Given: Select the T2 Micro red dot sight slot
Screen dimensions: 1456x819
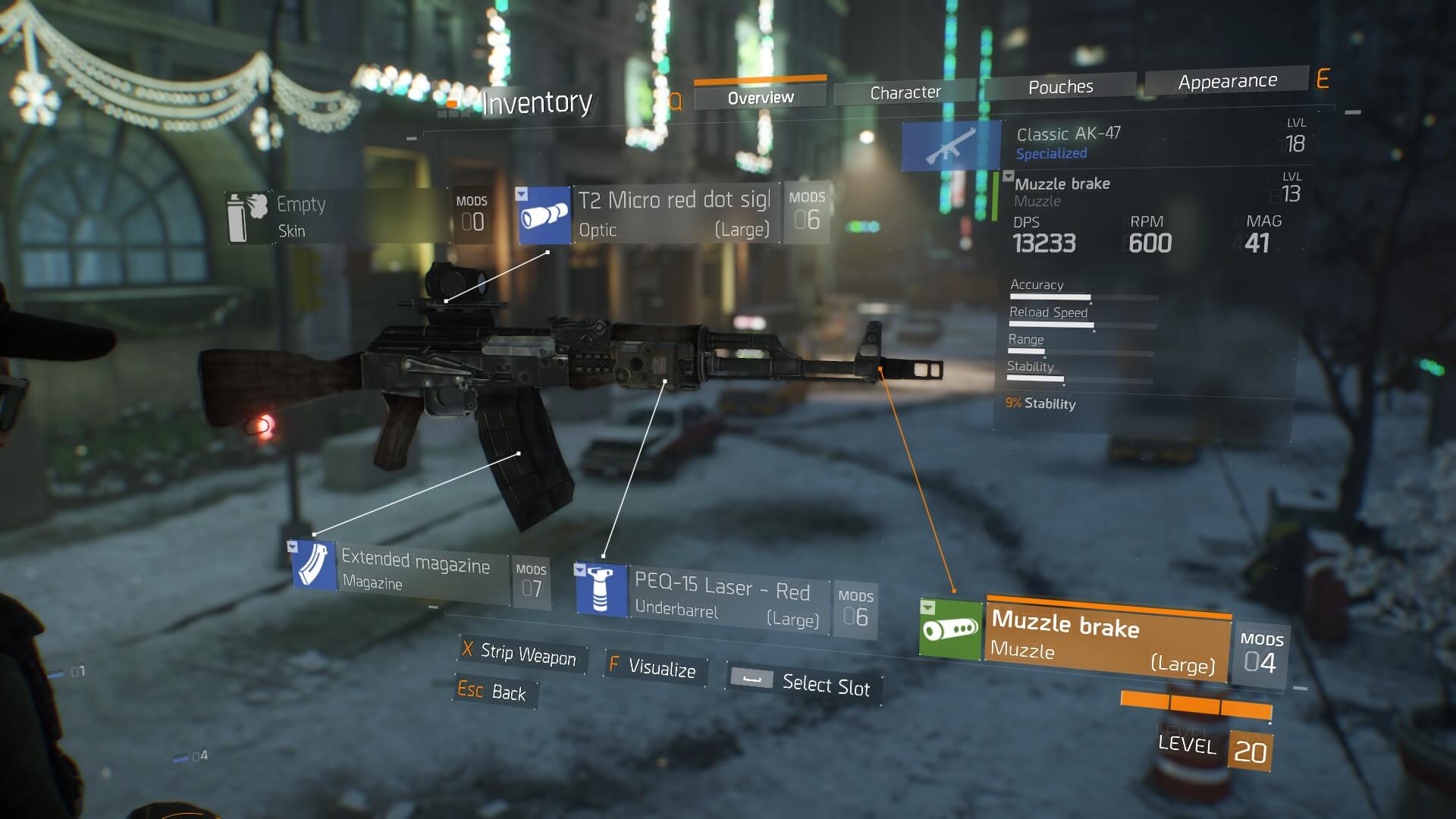Looking at the screenshot, I should tap(674, 214).
